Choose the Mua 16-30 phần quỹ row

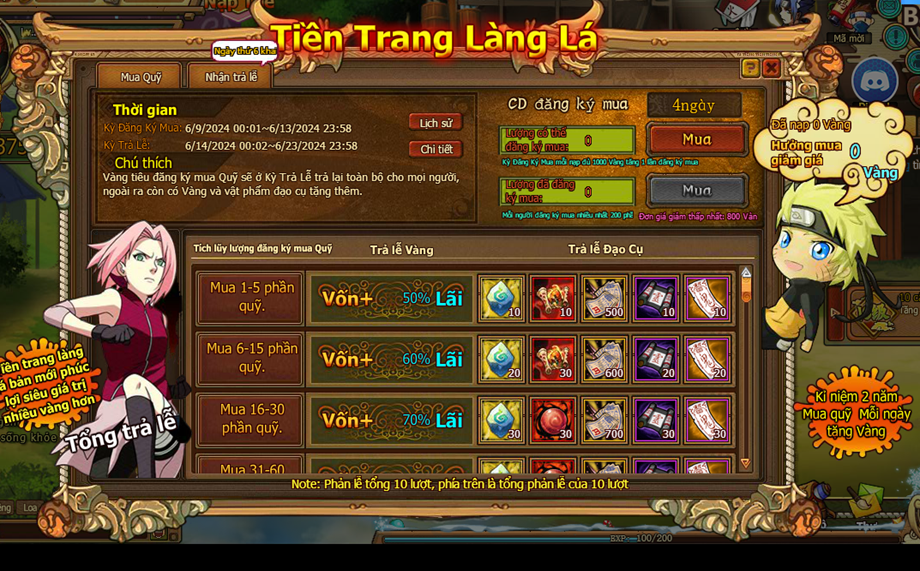point(251,419)
